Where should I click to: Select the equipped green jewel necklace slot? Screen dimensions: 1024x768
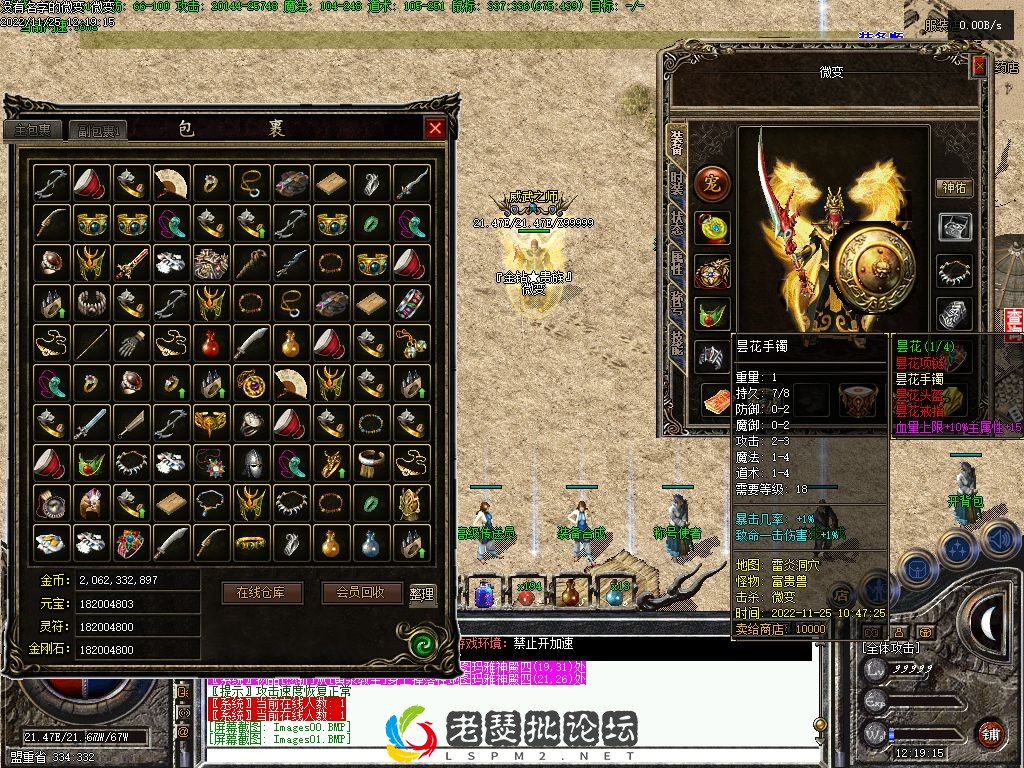[x=713, y=312]
